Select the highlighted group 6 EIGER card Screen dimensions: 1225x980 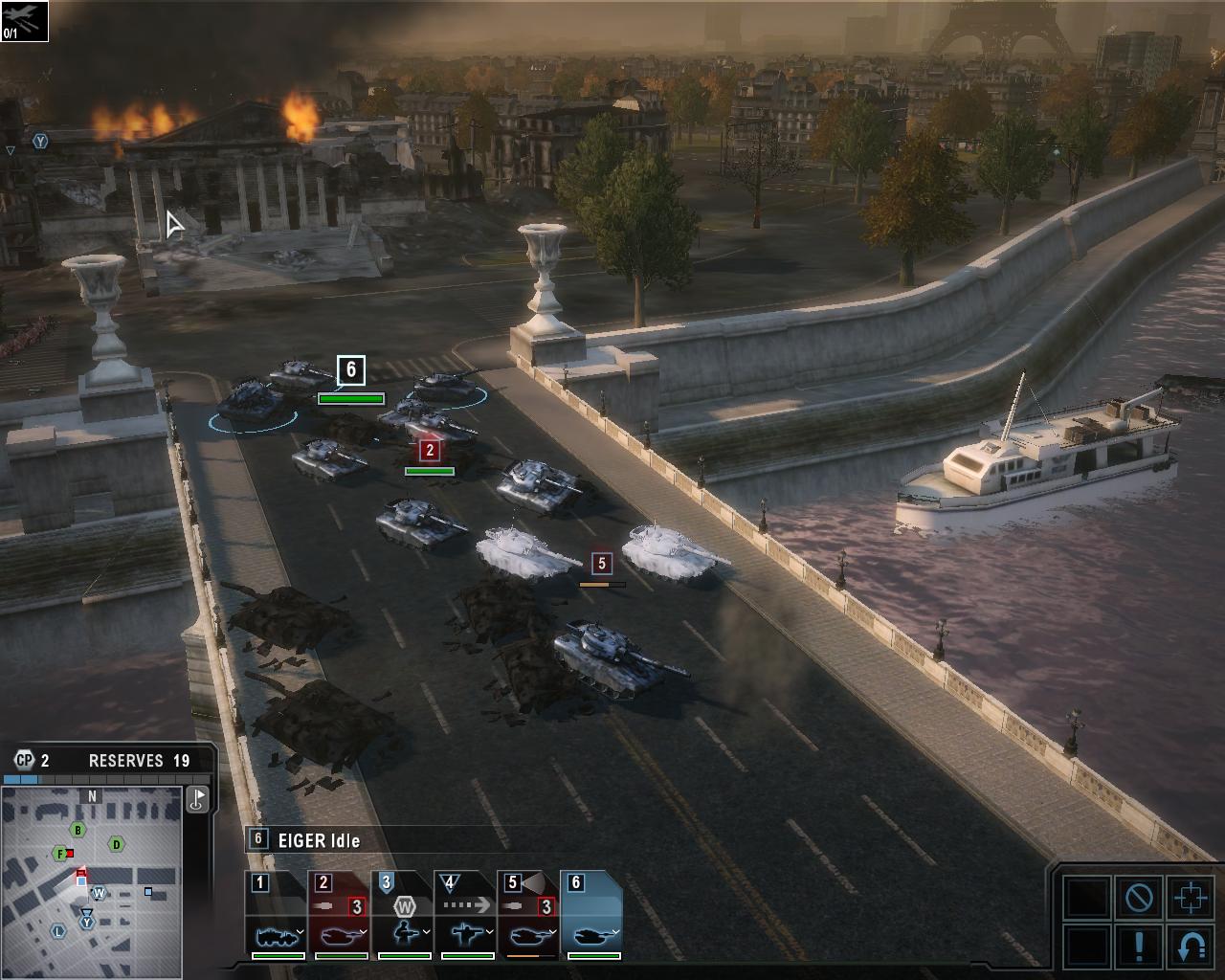click(x=593, y=914)
